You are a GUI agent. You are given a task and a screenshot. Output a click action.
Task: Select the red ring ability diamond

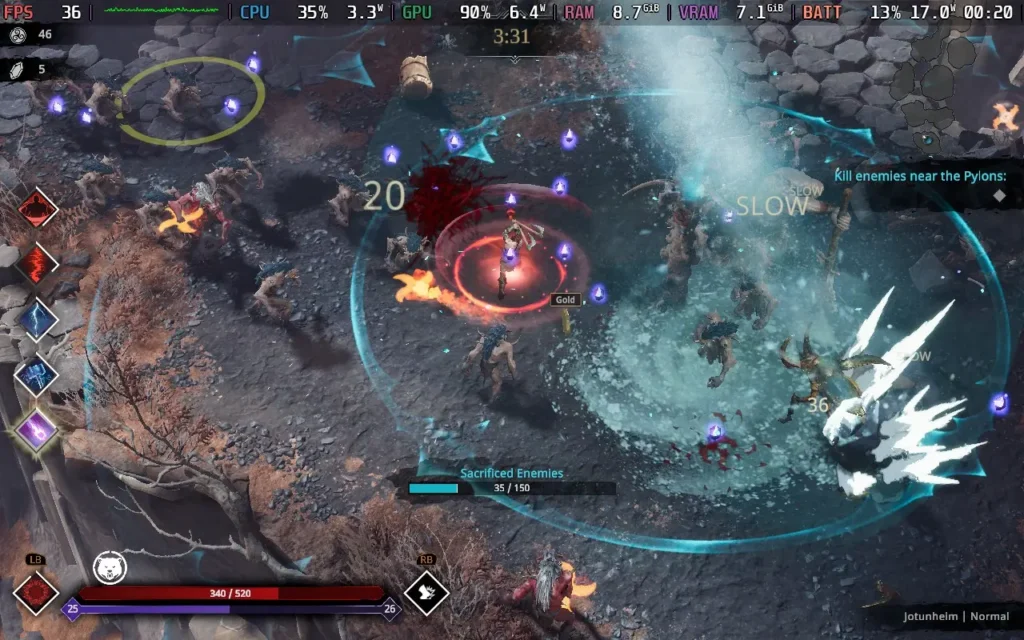click(x=36, y=593)
